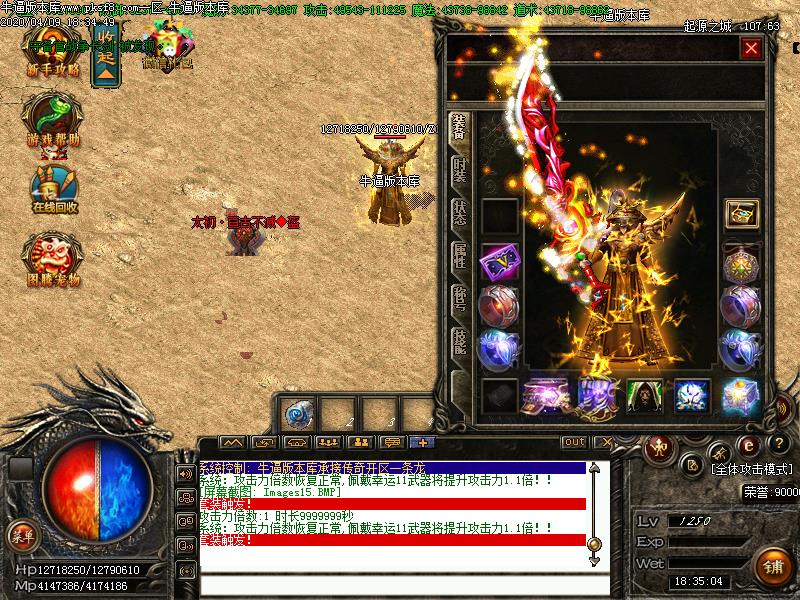800x600 pixels.
Task: Click the treasure chest button in equipment panel
Action: (x=741, y=215)
